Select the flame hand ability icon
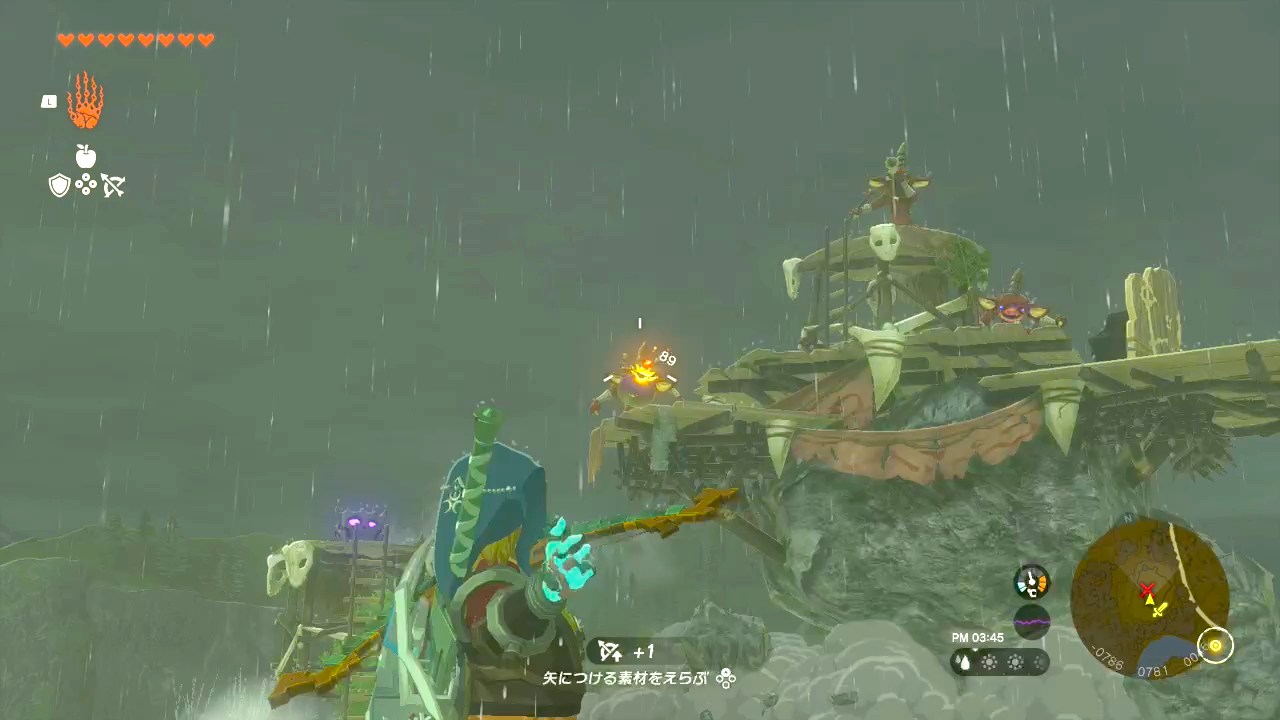The height and width of the screenshot is (720, 1280). (85, 100)
